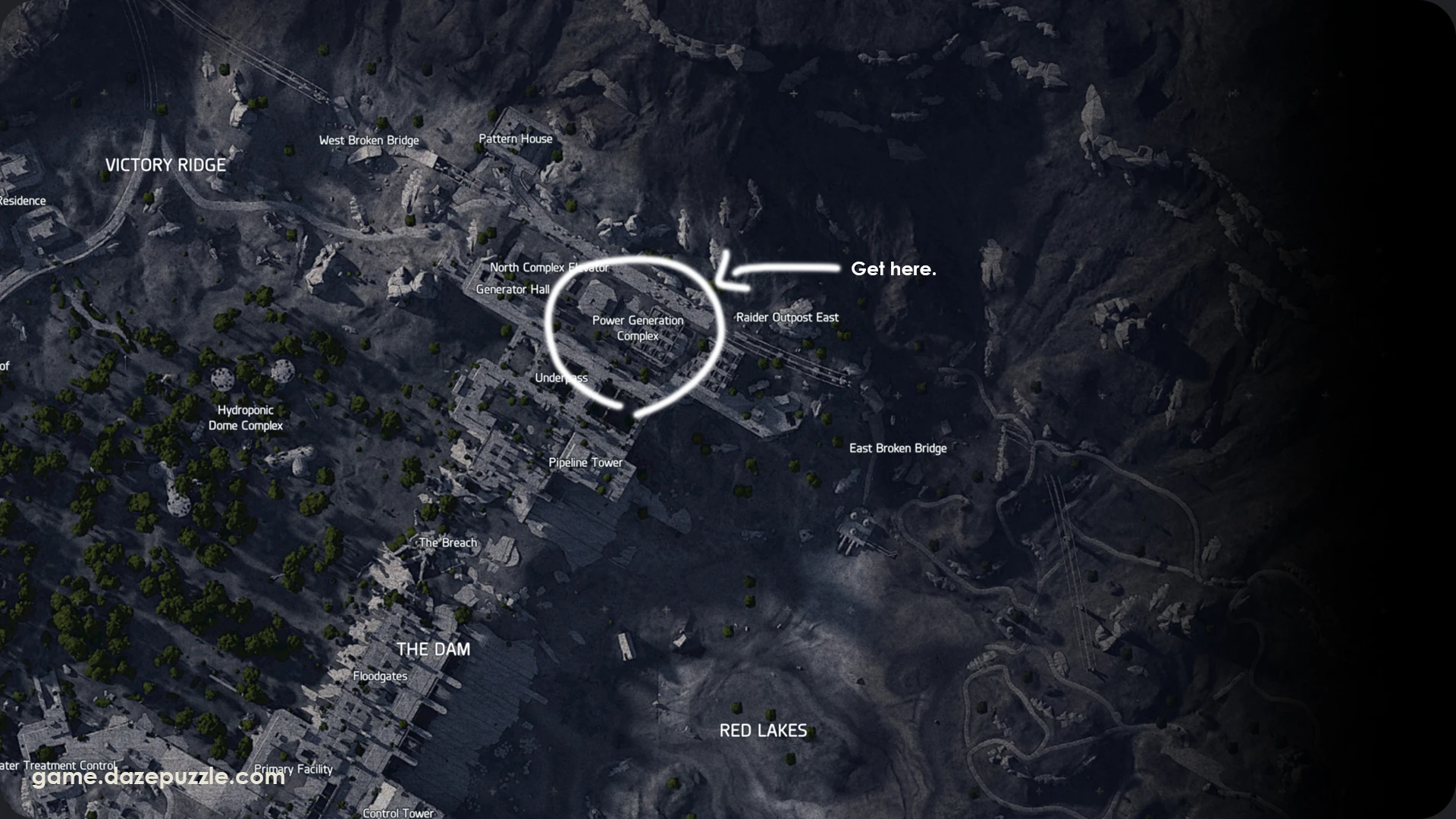Toggle the East Broken Bridge marker
The height and width of the screenshot is (819, 1456).
click(x=898, y=448)
